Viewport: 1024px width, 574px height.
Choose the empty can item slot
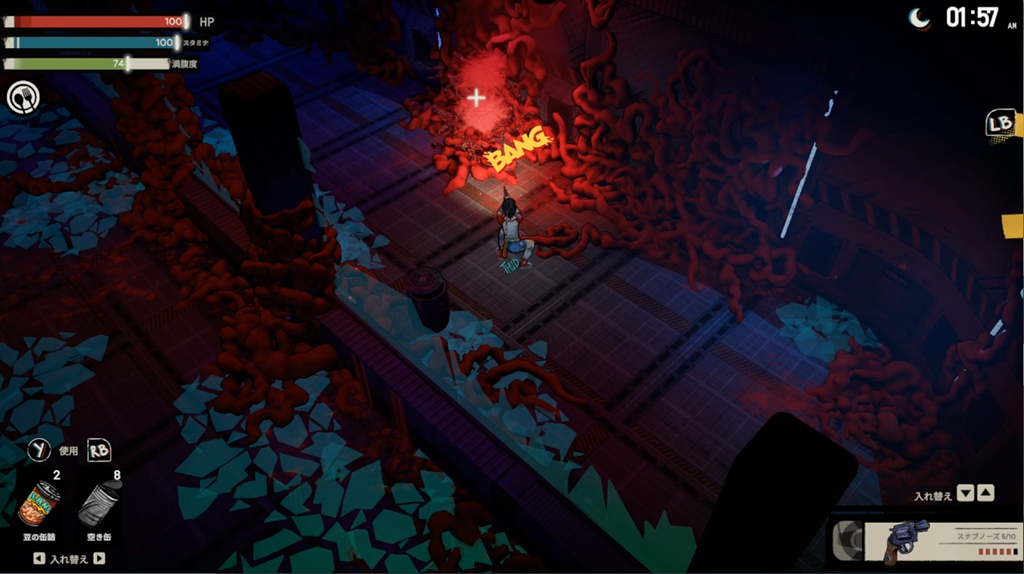pos(100,504)
